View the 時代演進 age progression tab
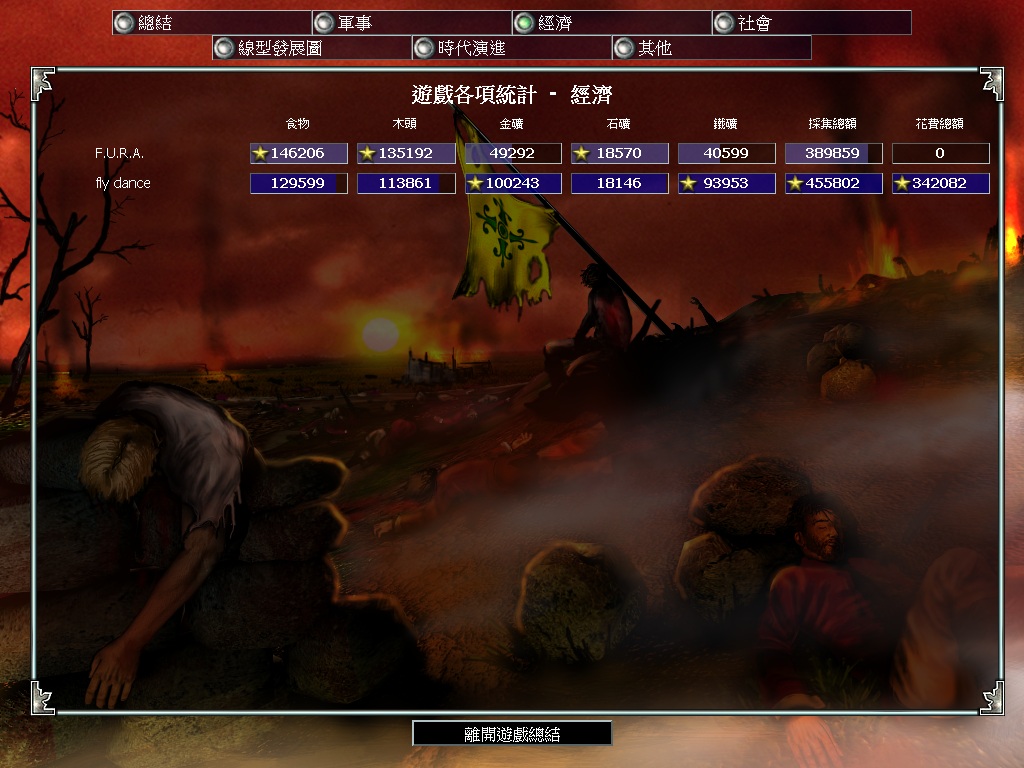This screenshot has width=1024, height=768. pos(511,47)
